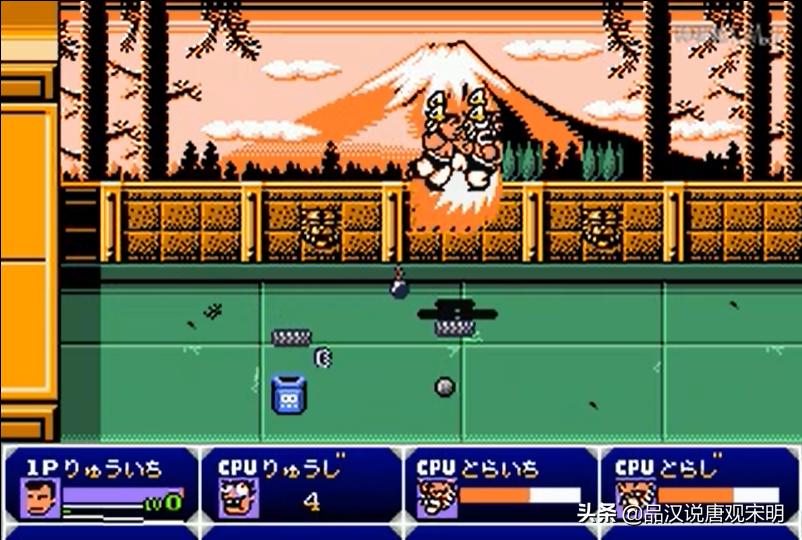
Task: Click the CPU りゅうじ portrait
Action: tap(239, 498)
